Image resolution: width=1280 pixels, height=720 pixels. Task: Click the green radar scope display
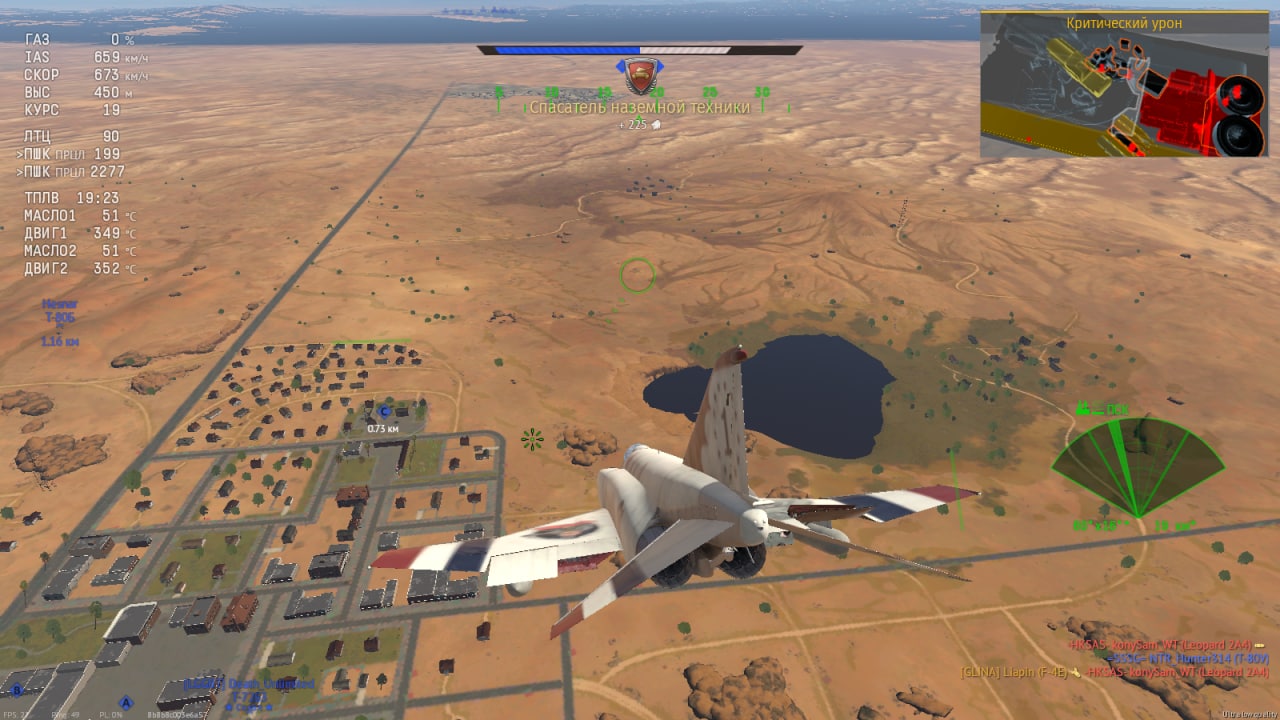[1137, 467]
